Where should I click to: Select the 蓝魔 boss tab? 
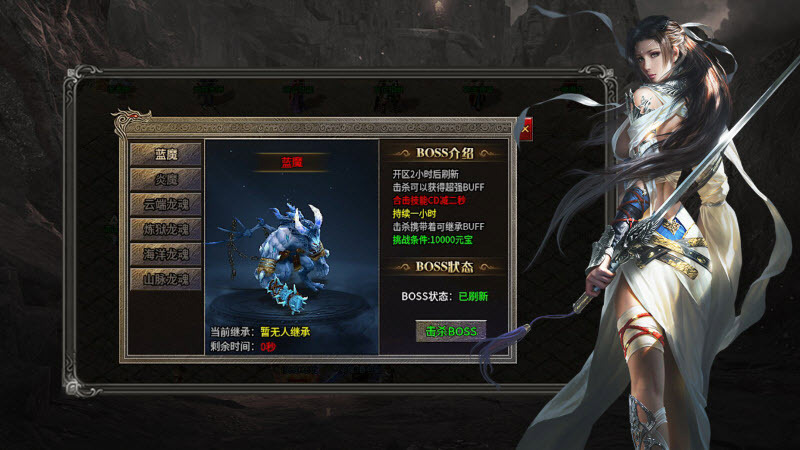[165, 154]
